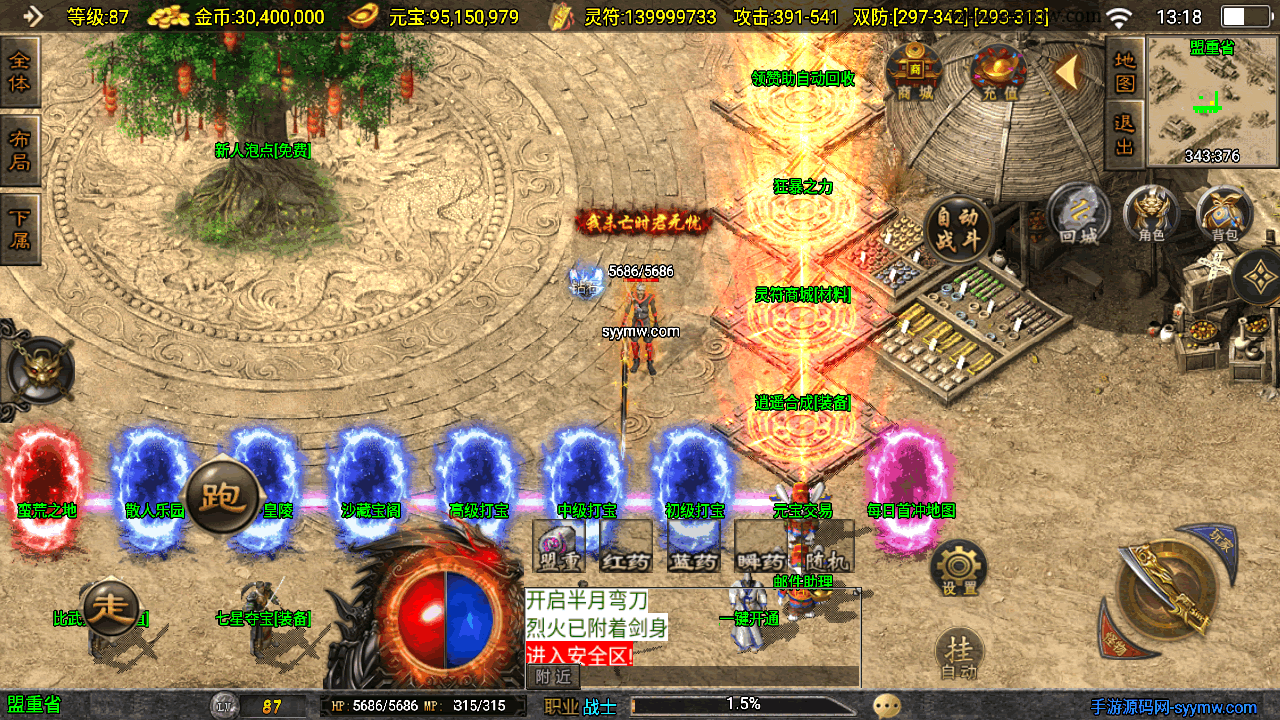
Task: Use the 回城 return-to-town stone
Action: [1079, 213]
